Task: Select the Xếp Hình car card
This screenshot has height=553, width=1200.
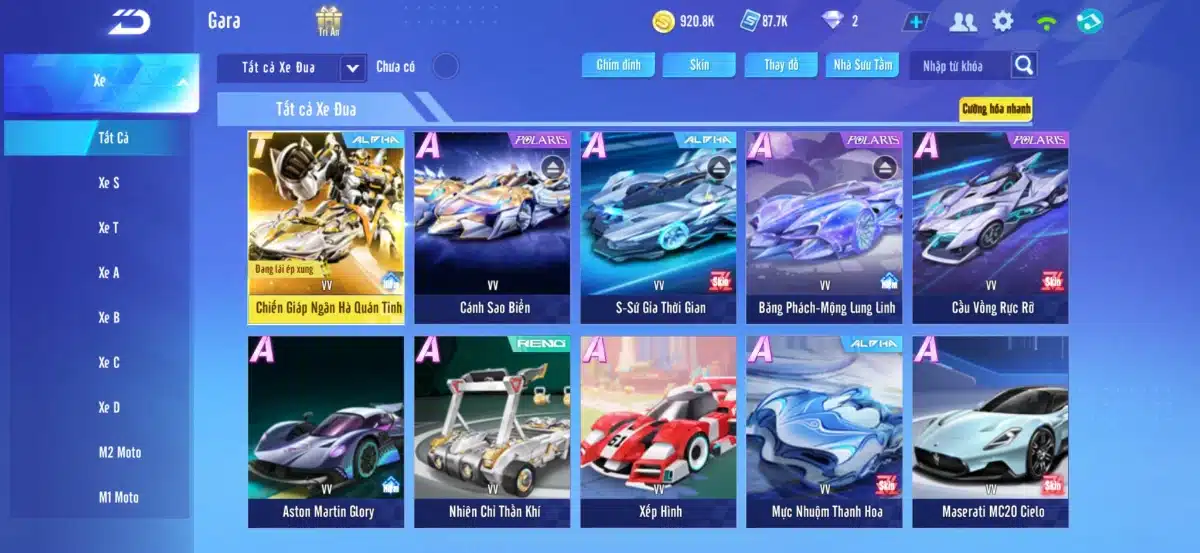Action: pos(658,431)
